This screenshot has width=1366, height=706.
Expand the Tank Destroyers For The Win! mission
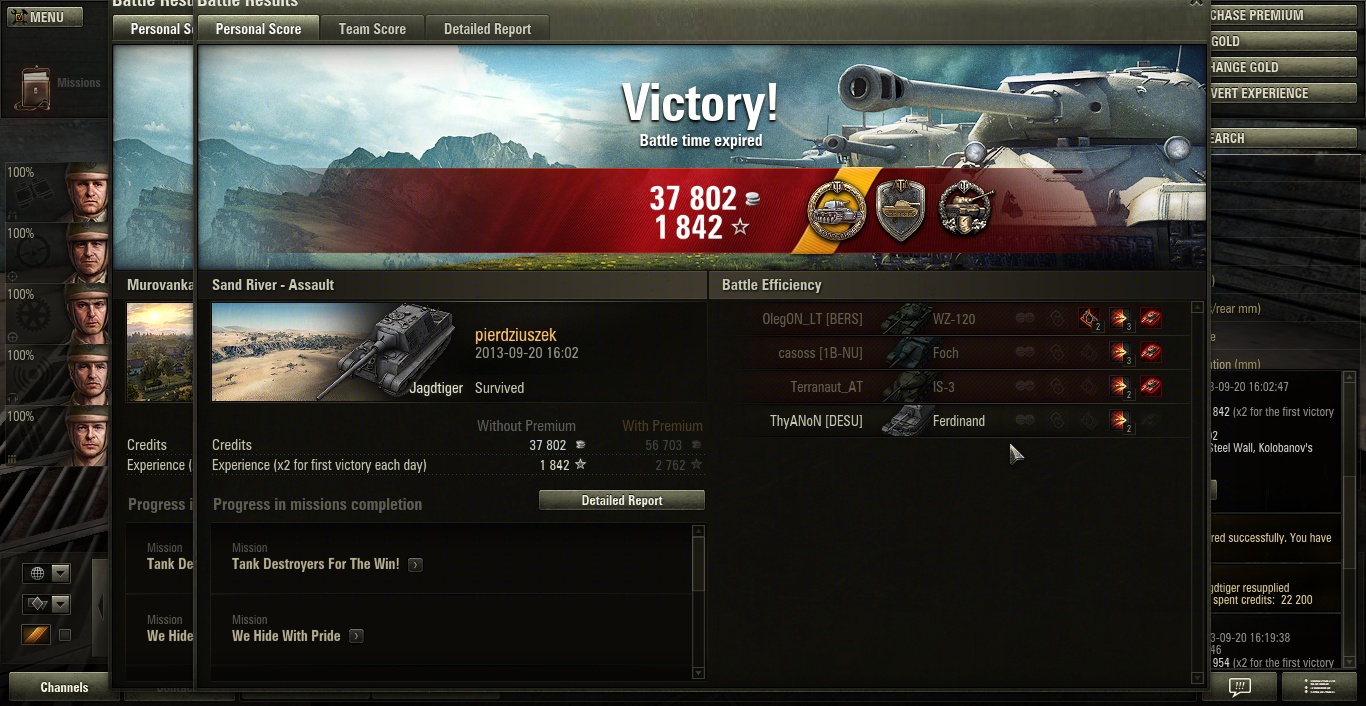pyautogui.click(x=415, y=565)
